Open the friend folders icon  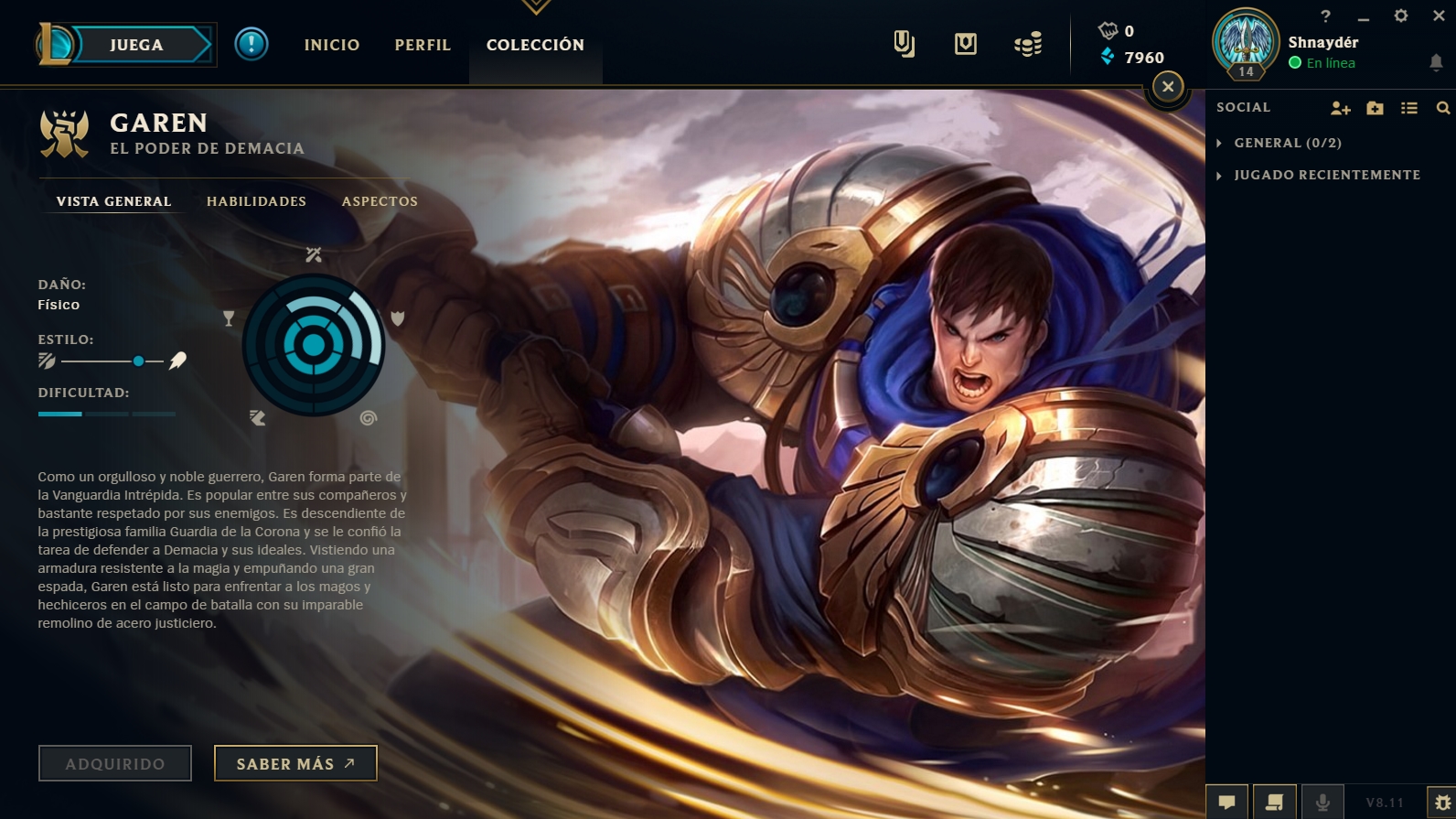(x=1374, y=107)
